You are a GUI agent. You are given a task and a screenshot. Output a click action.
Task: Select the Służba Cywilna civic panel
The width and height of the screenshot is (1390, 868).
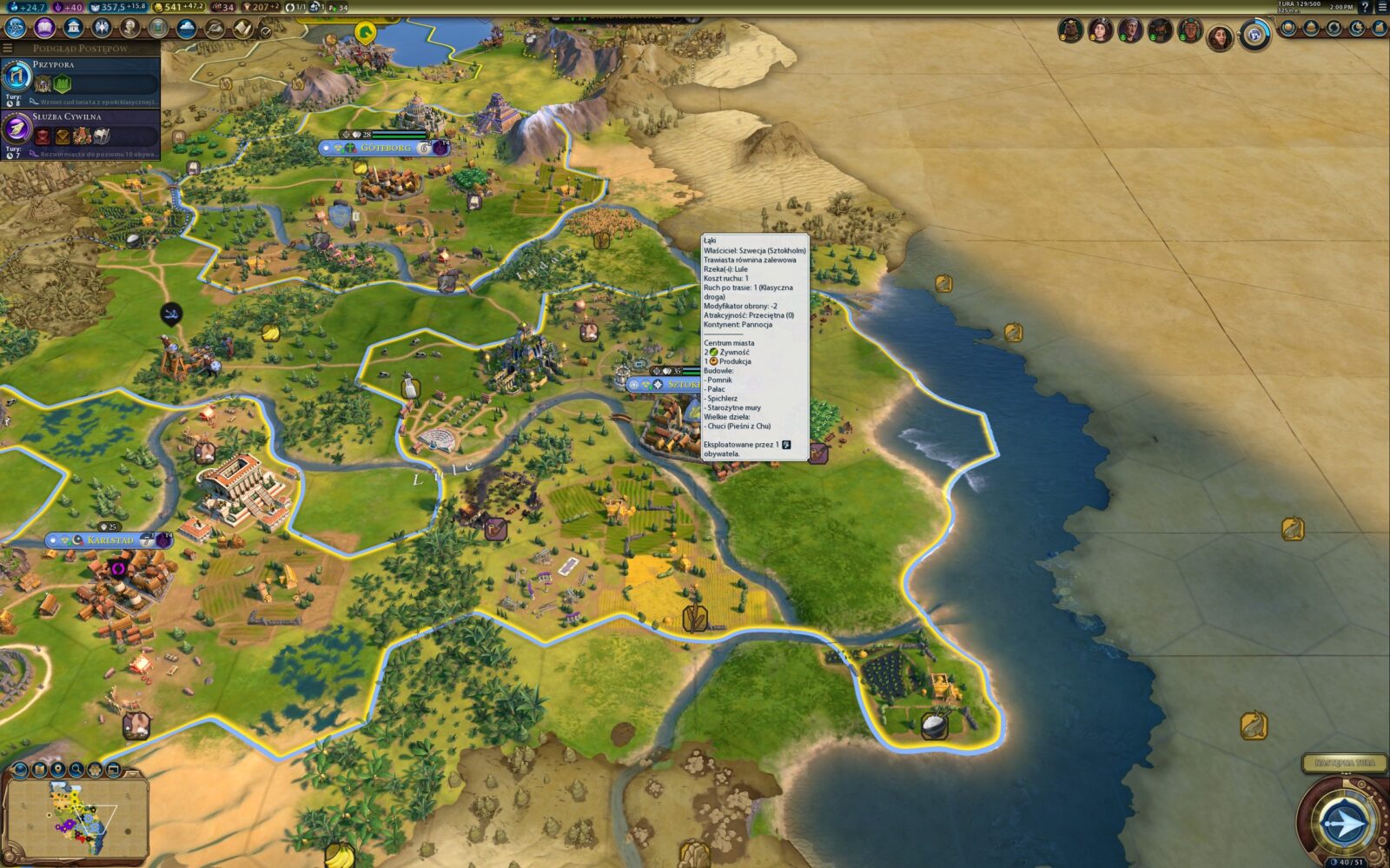coord(81,129)
